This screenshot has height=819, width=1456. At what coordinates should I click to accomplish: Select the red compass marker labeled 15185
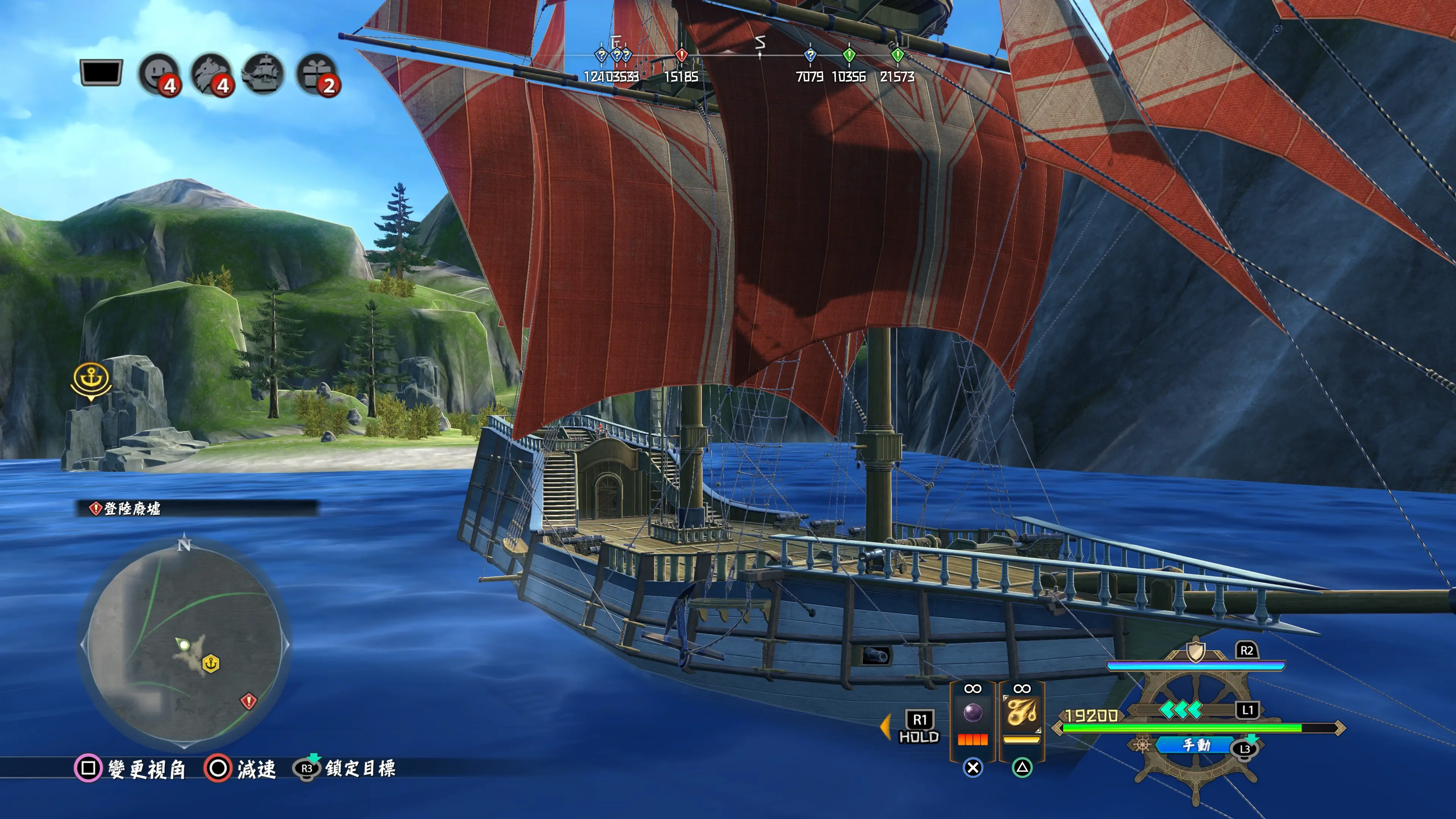[x=681, y=55]
